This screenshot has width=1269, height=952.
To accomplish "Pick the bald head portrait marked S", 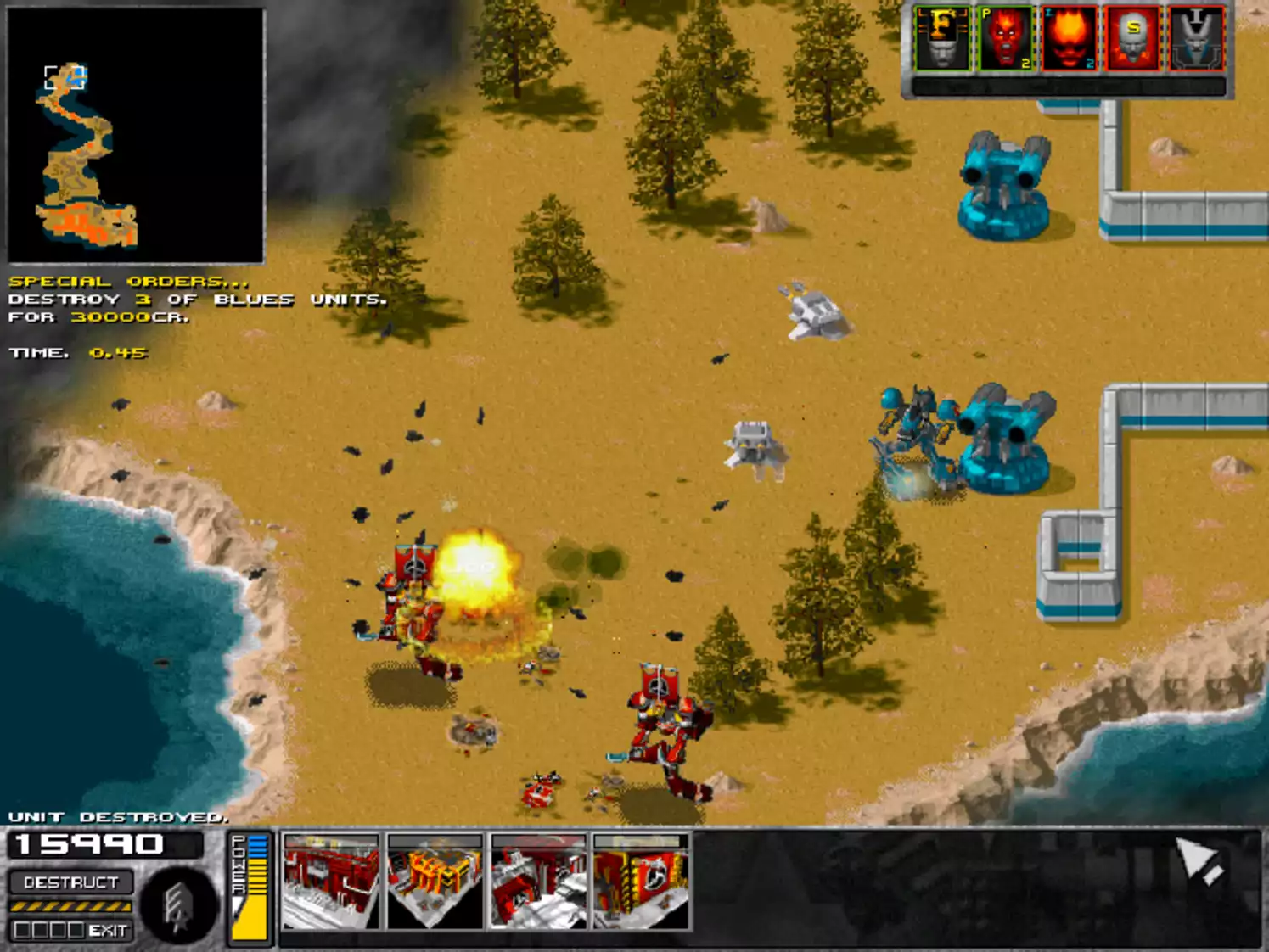I will pos(1132,39).
